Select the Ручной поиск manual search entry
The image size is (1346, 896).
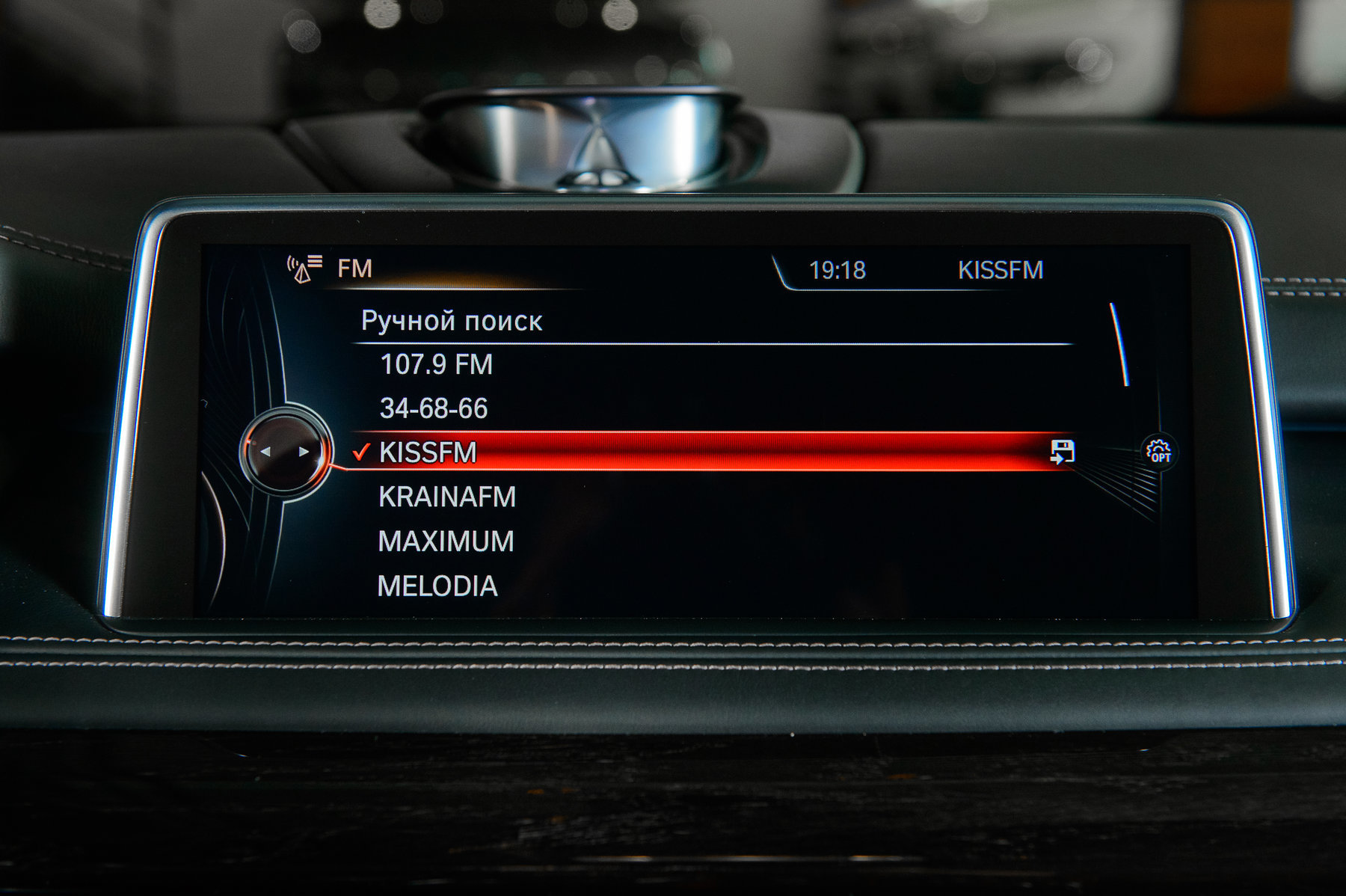pos(452,321)
